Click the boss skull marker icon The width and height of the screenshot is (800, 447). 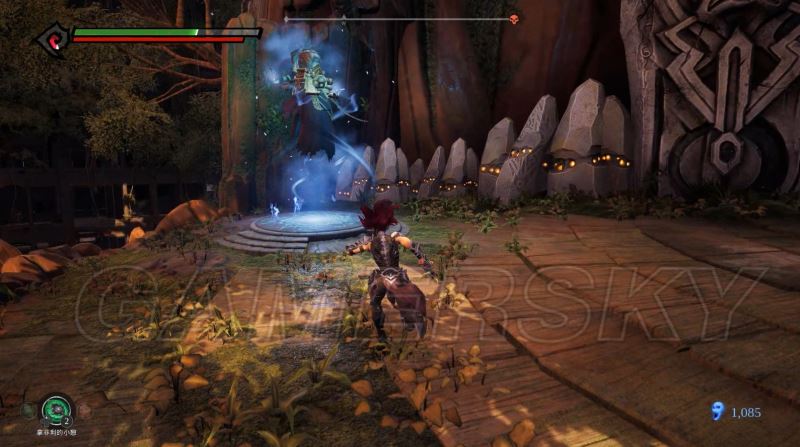(514, 19)
